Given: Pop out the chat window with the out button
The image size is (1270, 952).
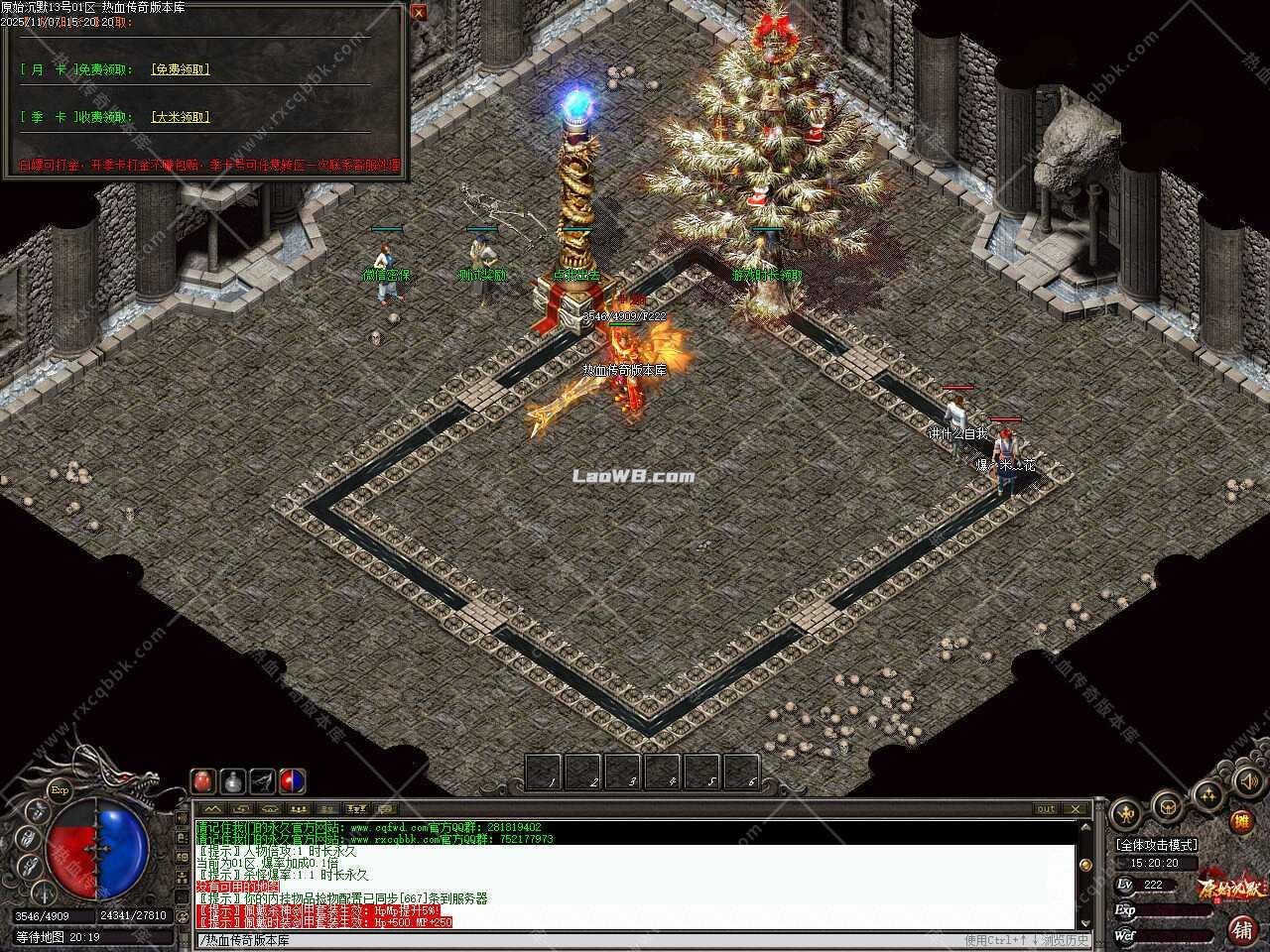Looking at the screenshot, I should [x=1044, y=808].
